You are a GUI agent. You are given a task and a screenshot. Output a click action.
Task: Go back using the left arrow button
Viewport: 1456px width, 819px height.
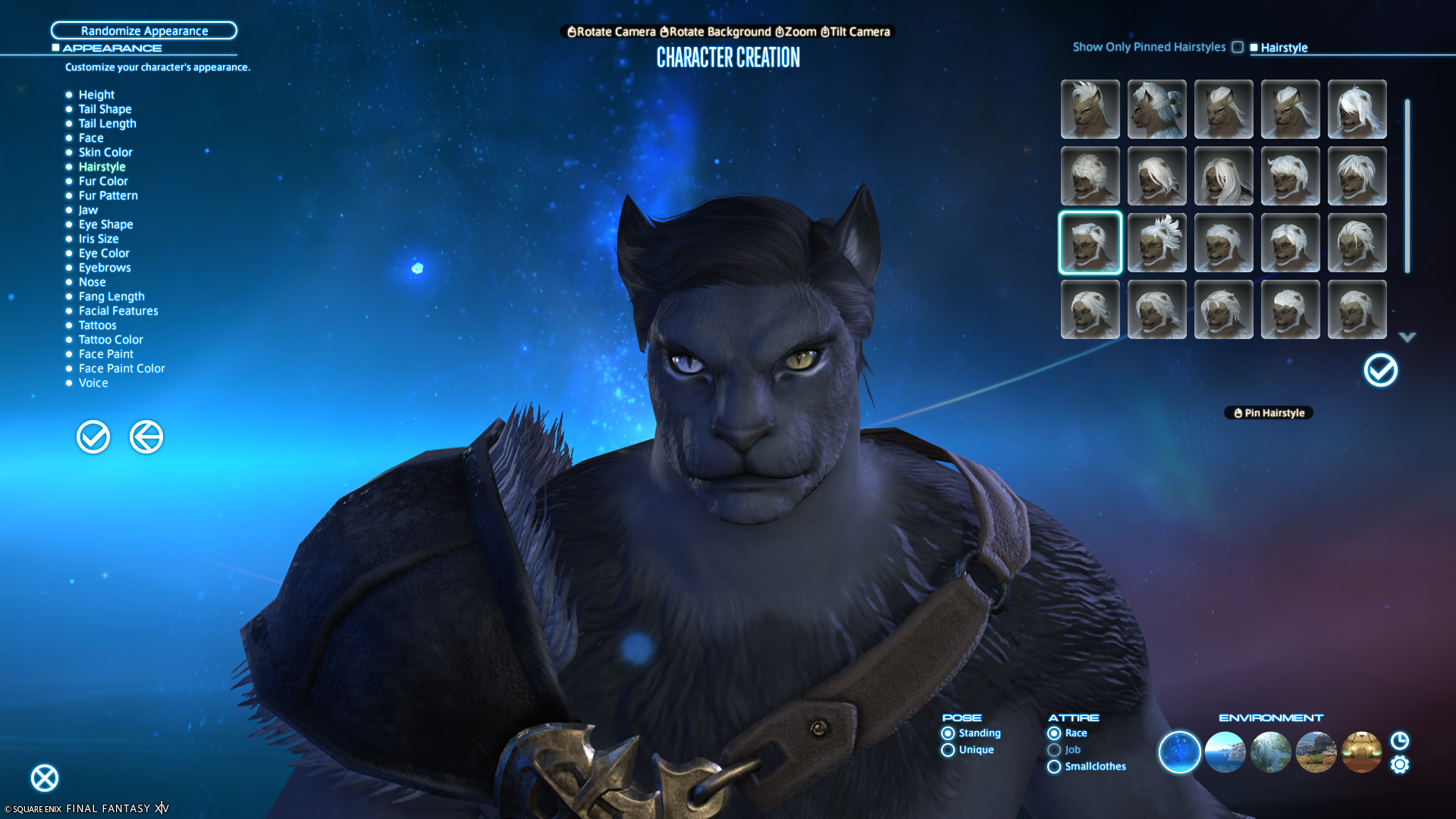coord(146,437)
